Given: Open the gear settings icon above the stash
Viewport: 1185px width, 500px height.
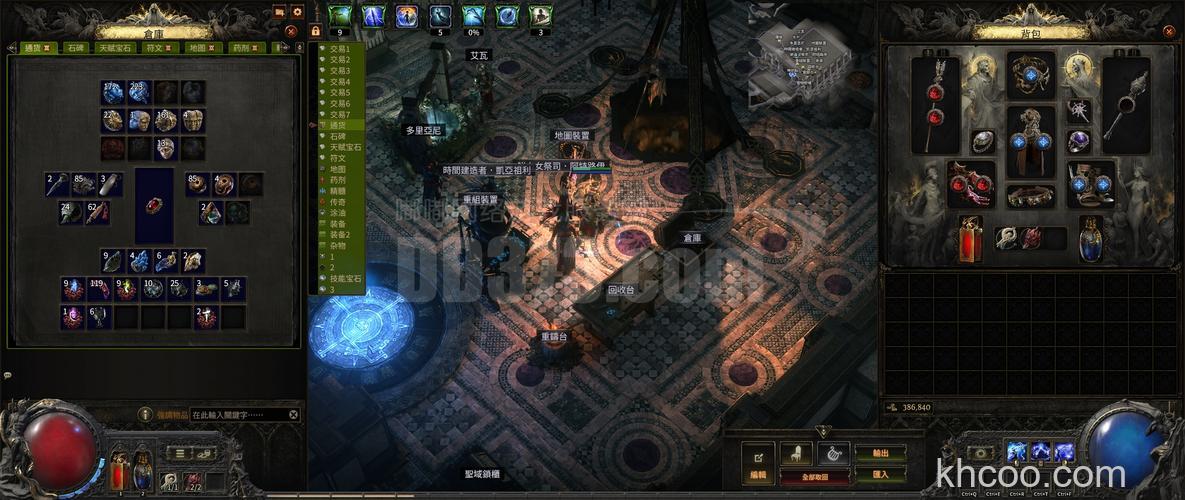Looking at the screenshot, I should (297, 12).
